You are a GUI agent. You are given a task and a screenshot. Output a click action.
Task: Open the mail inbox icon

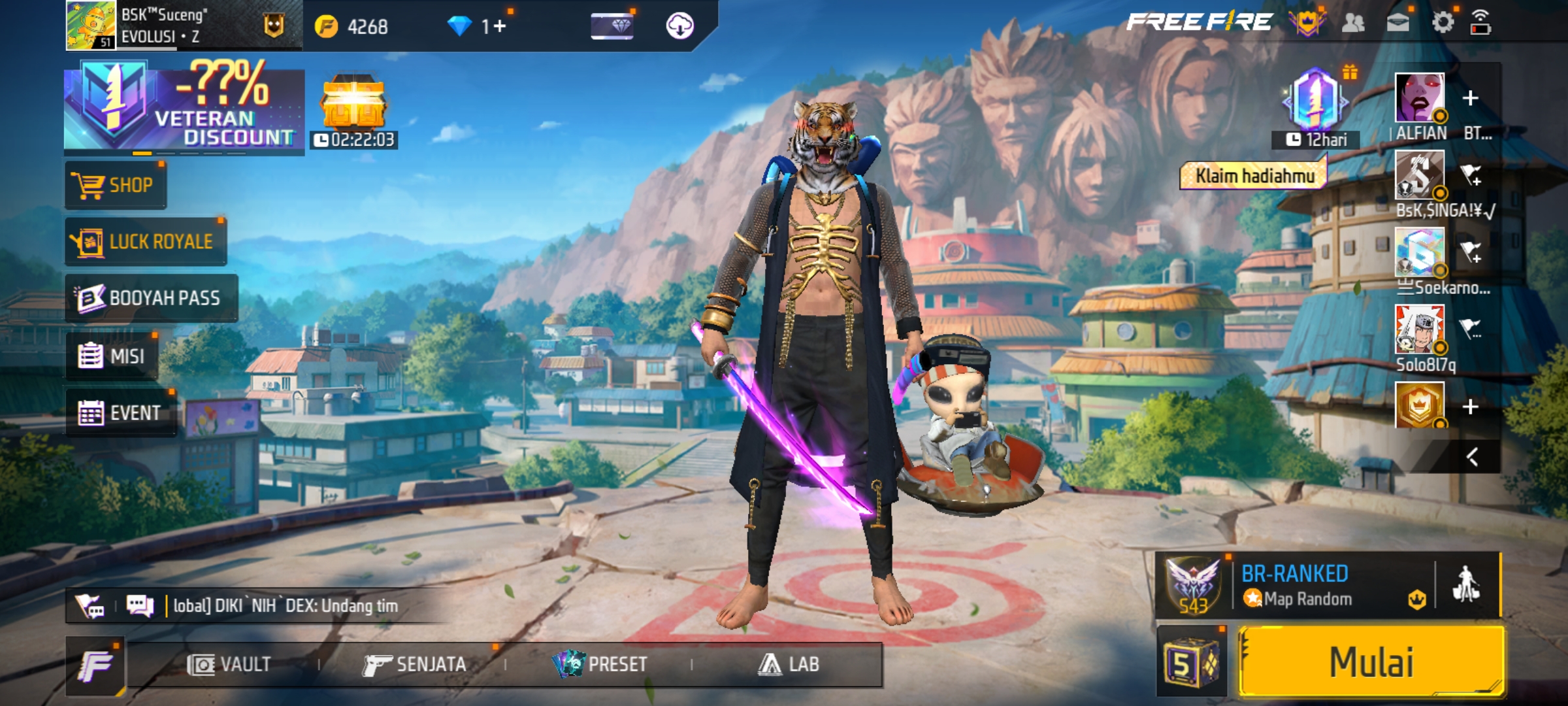click(x=1397, y=24)
